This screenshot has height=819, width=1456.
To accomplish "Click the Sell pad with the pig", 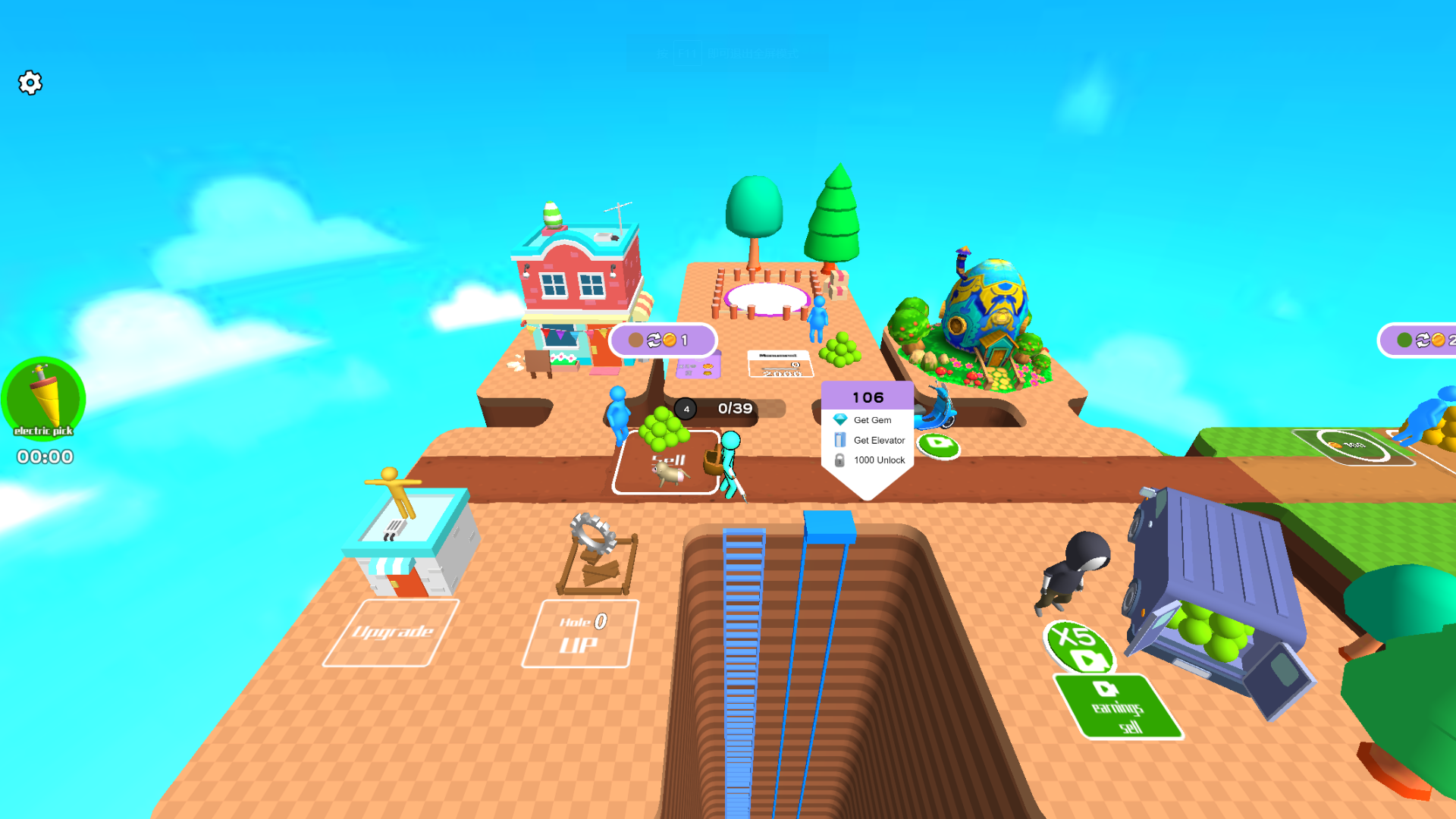I will pyautogui.click(x=667, y=460).
